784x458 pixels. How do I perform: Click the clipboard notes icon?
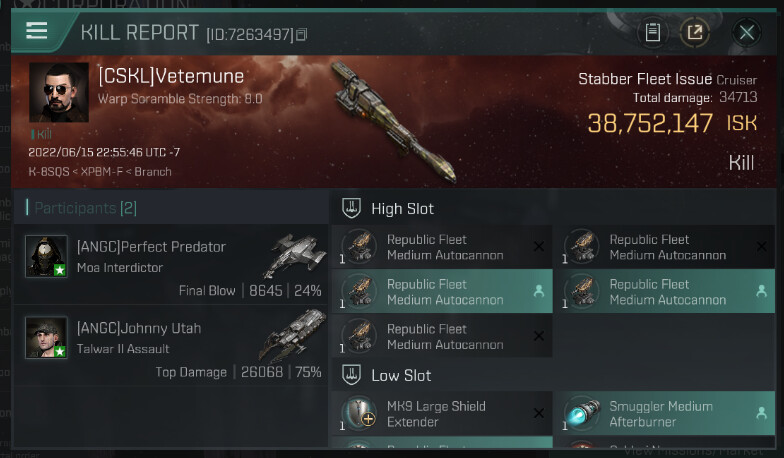click(652, 33)
